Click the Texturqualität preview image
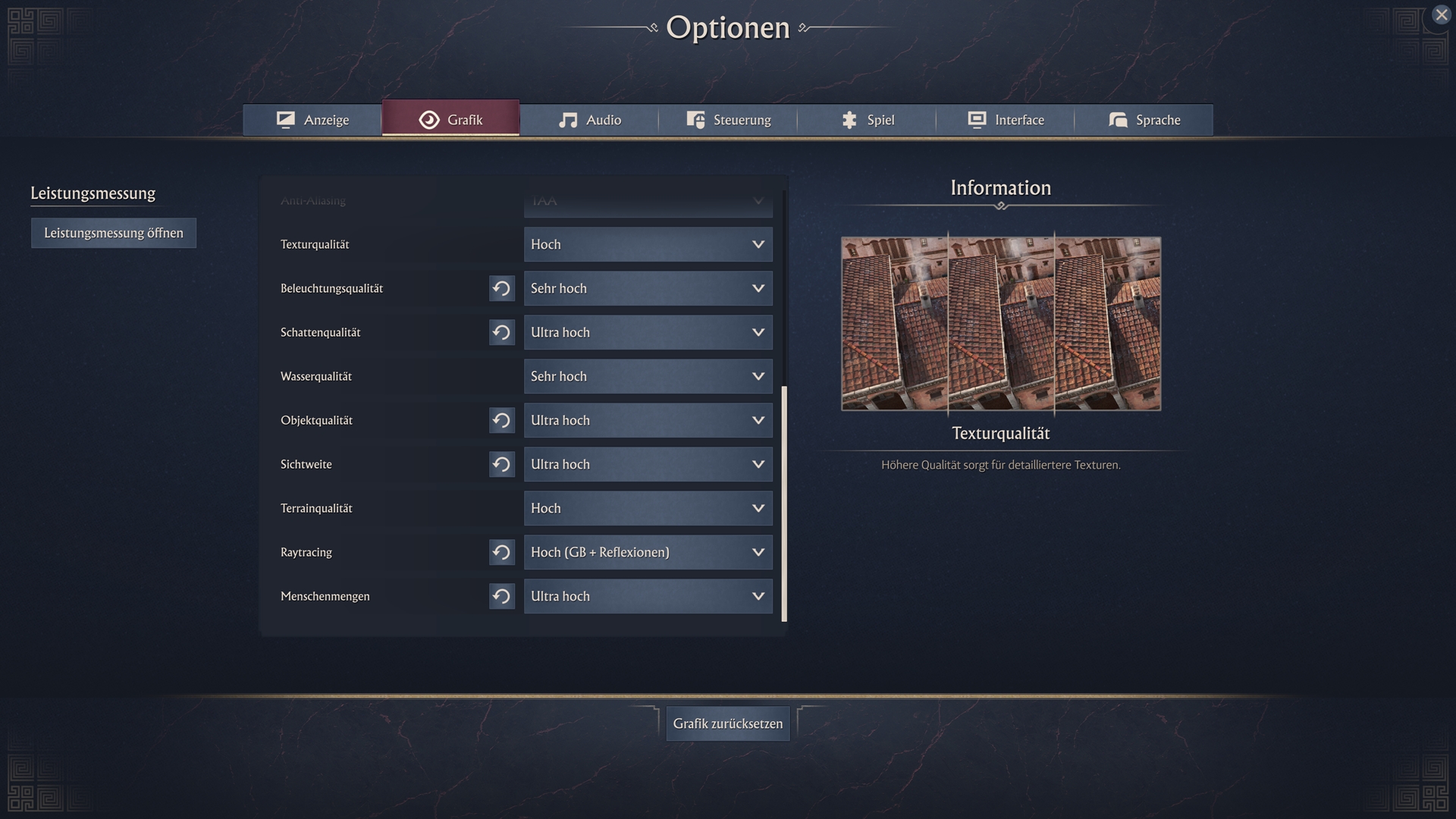This screenshot has width=1456, height=819. coord(1000,324)
